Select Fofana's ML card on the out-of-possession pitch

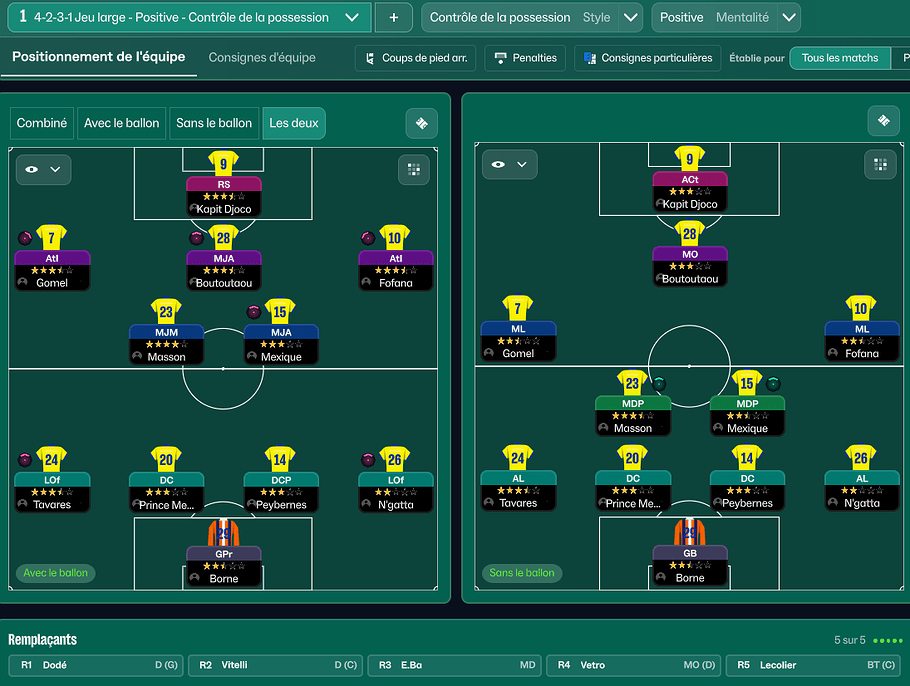pos(861,340)
